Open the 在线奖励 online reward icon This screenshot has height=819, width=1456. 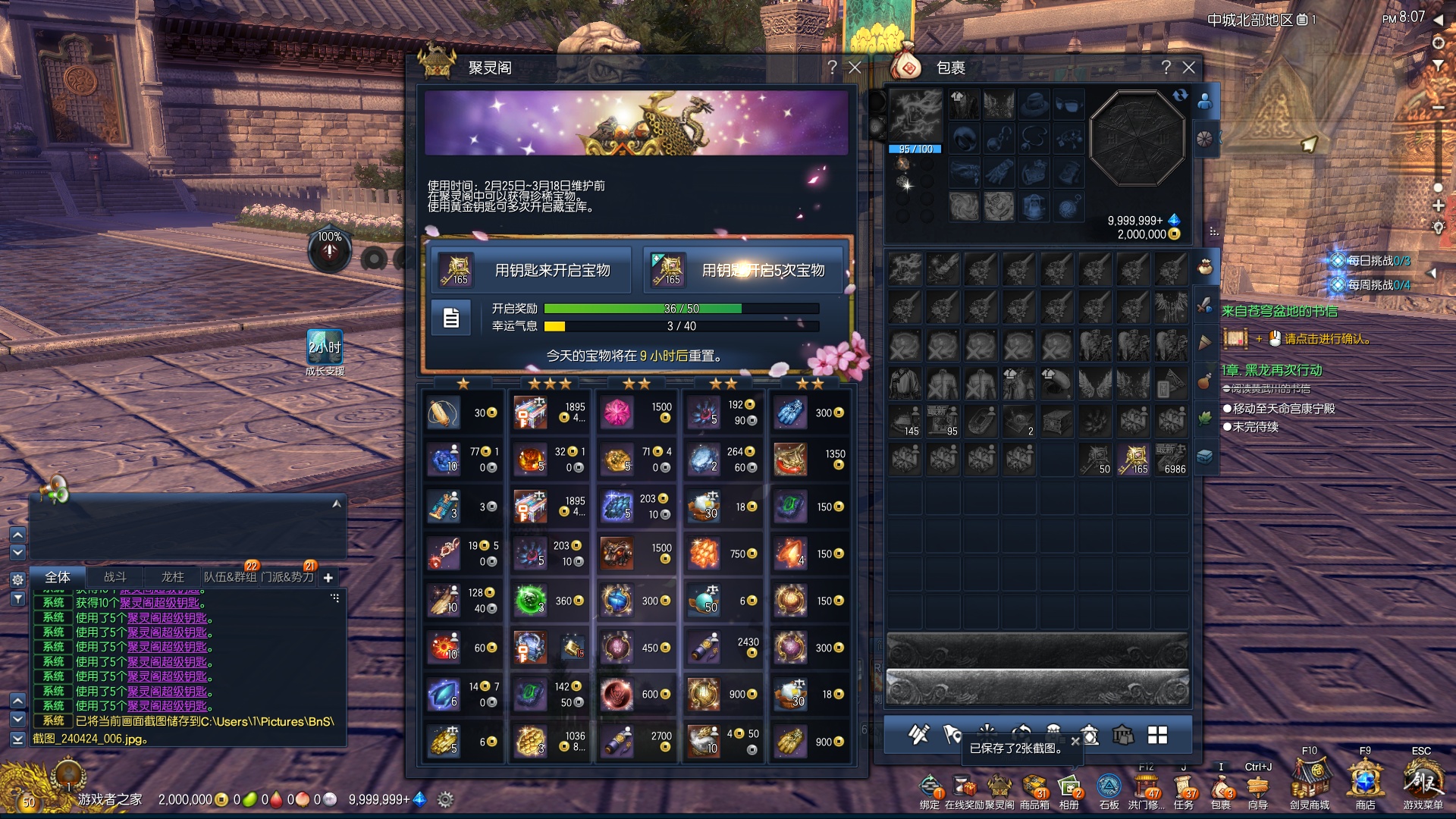[x=964, y=788]
